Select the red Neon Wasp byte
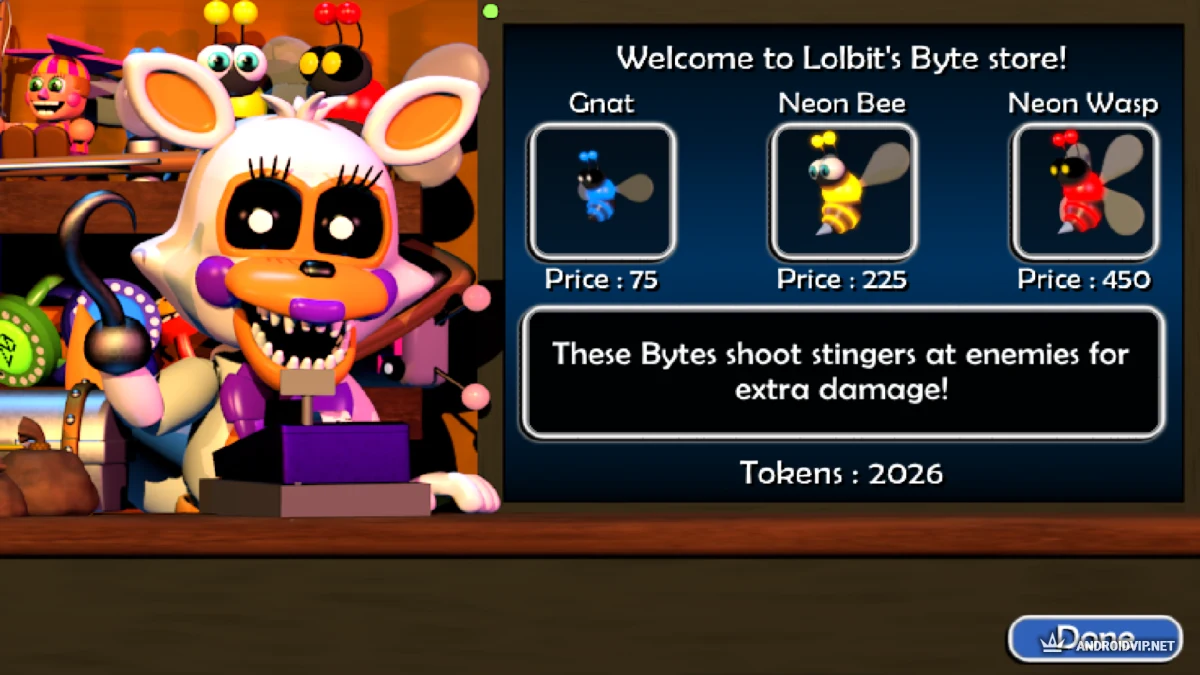This screenshot has width=1200, height=675. pyautogui.click(x=1084, y=191)
